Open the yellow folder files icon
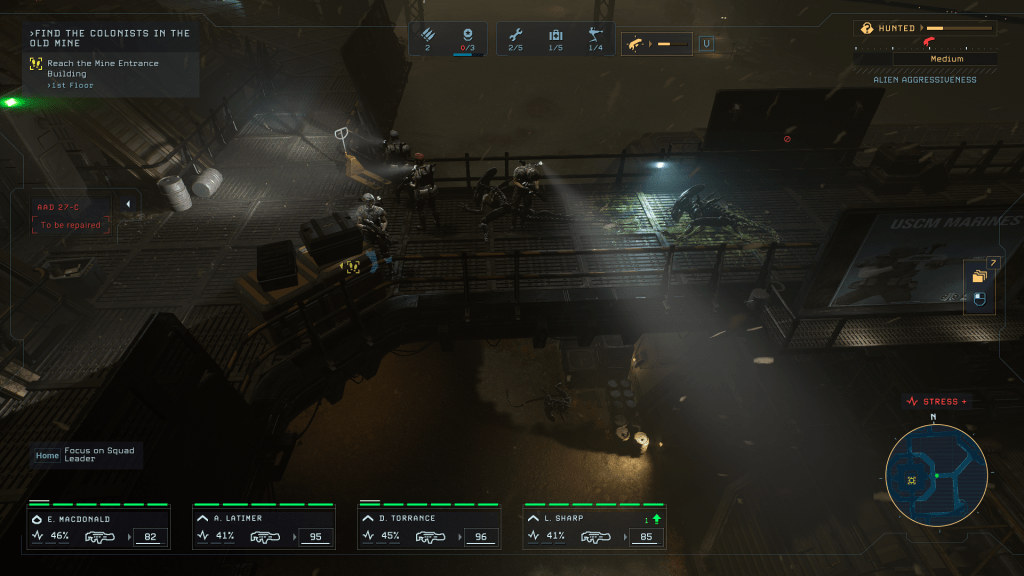The image size is (1024, 576). tap(979, 276)
